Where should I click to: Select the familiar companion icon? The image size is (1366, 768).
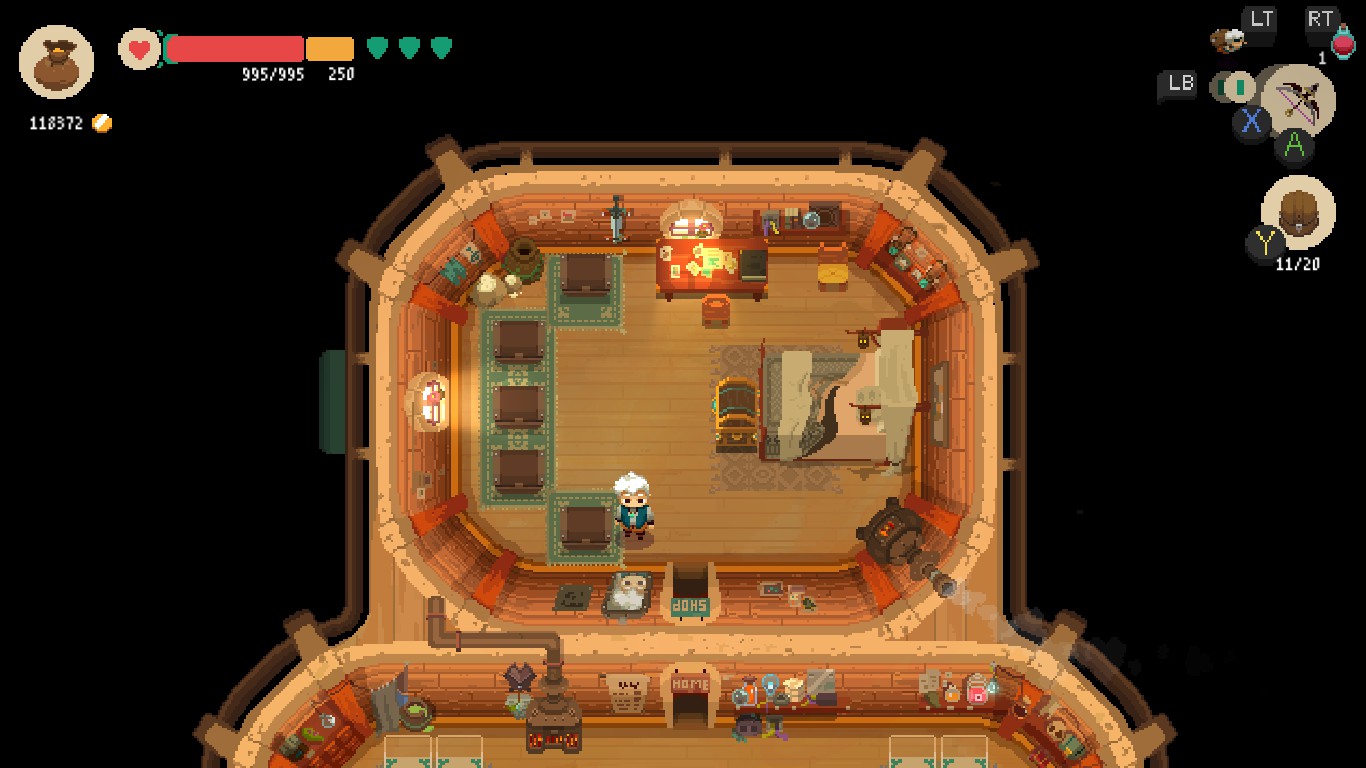1227,40
